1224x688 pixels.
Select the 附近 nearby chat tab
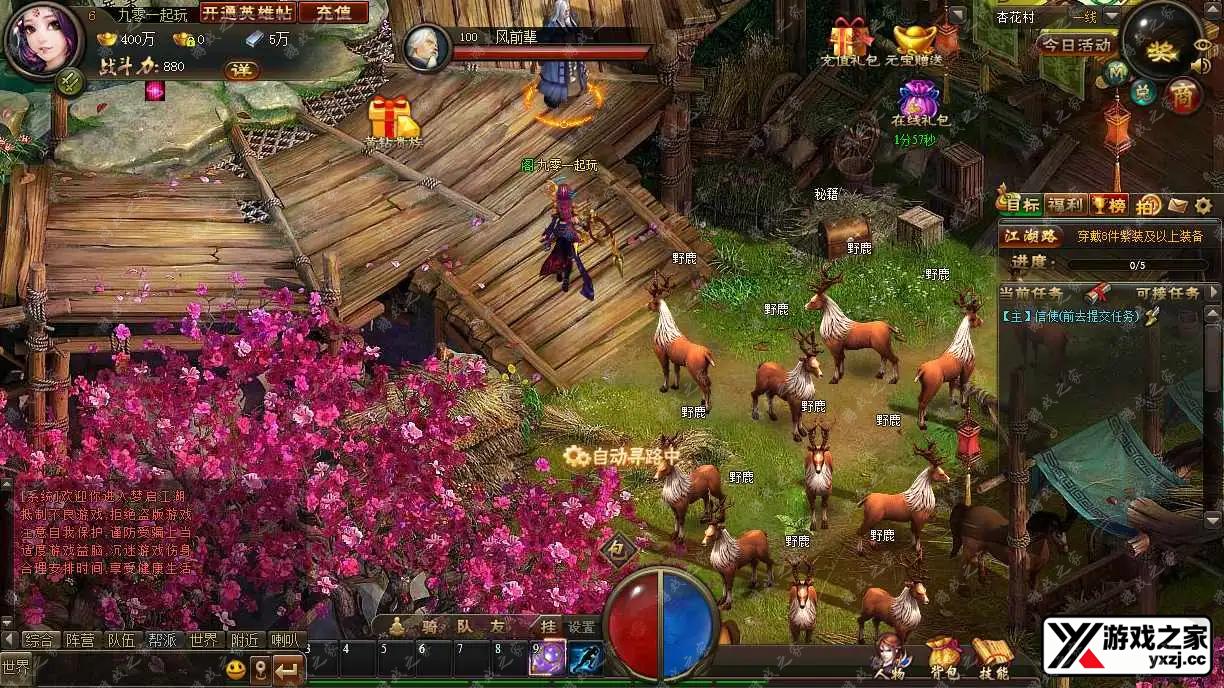[x=245, y=640]
